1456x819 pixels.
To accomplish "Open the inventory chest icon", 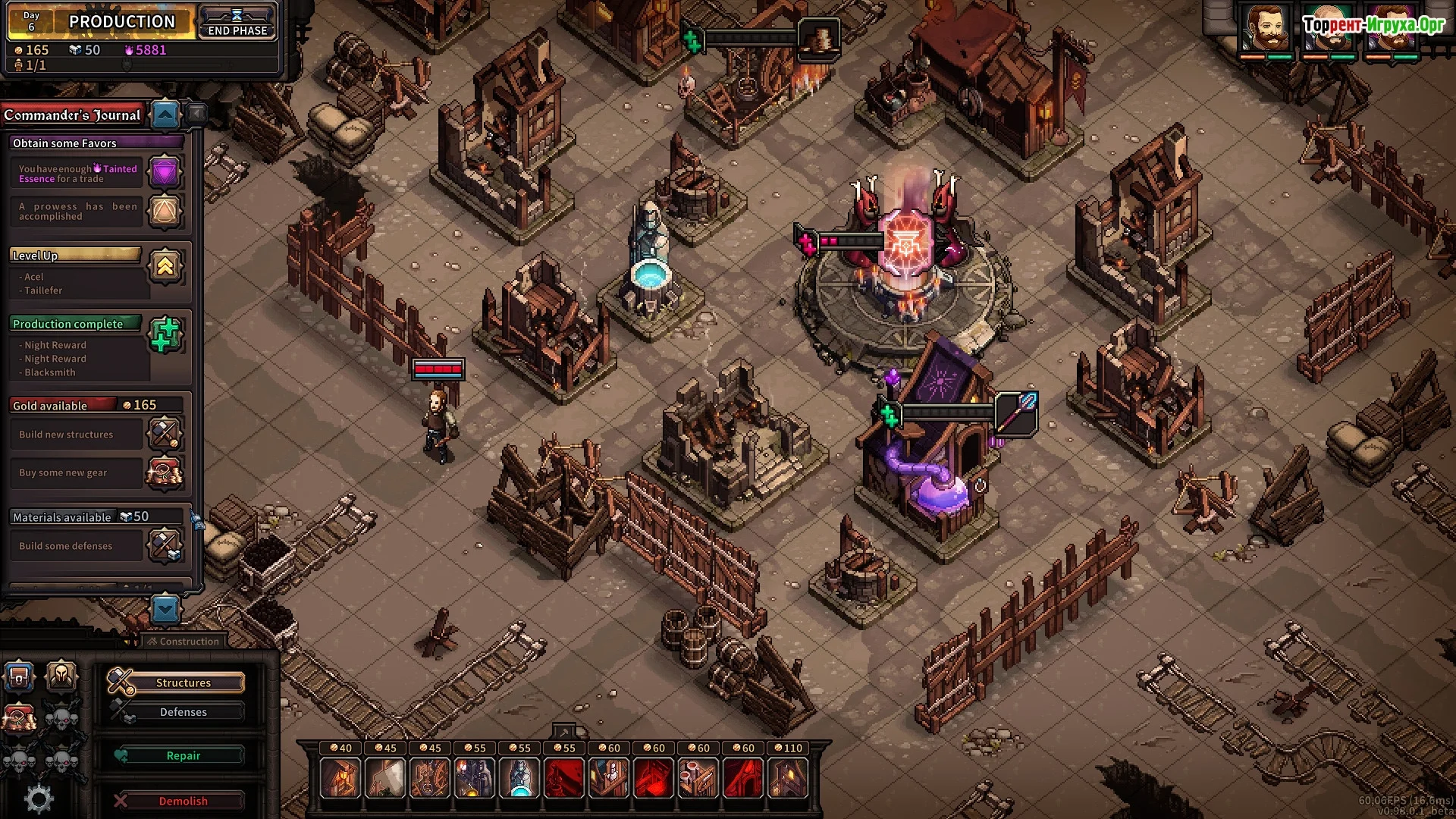I will pyautogui.click(x=20, y=675).
